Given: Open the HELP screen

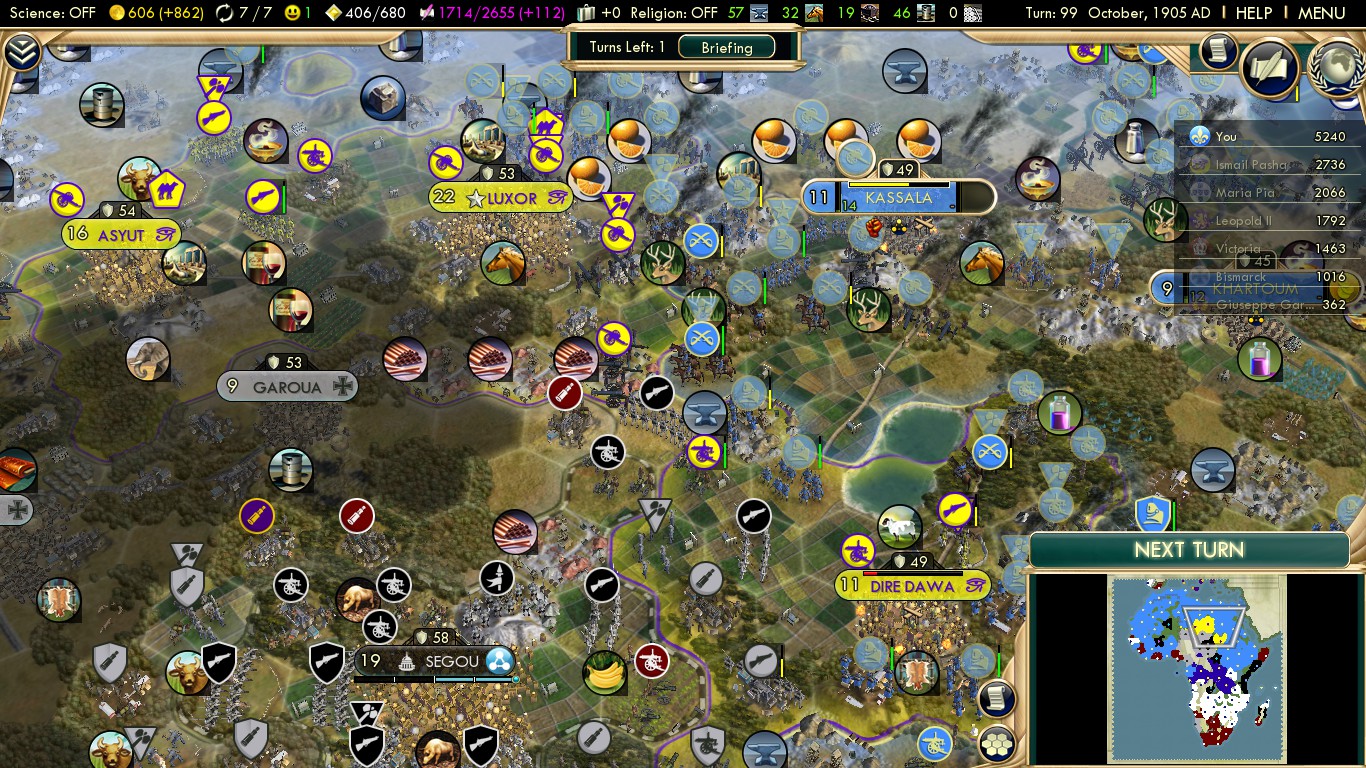Looking at the screenshot, I should [1253, 13].
